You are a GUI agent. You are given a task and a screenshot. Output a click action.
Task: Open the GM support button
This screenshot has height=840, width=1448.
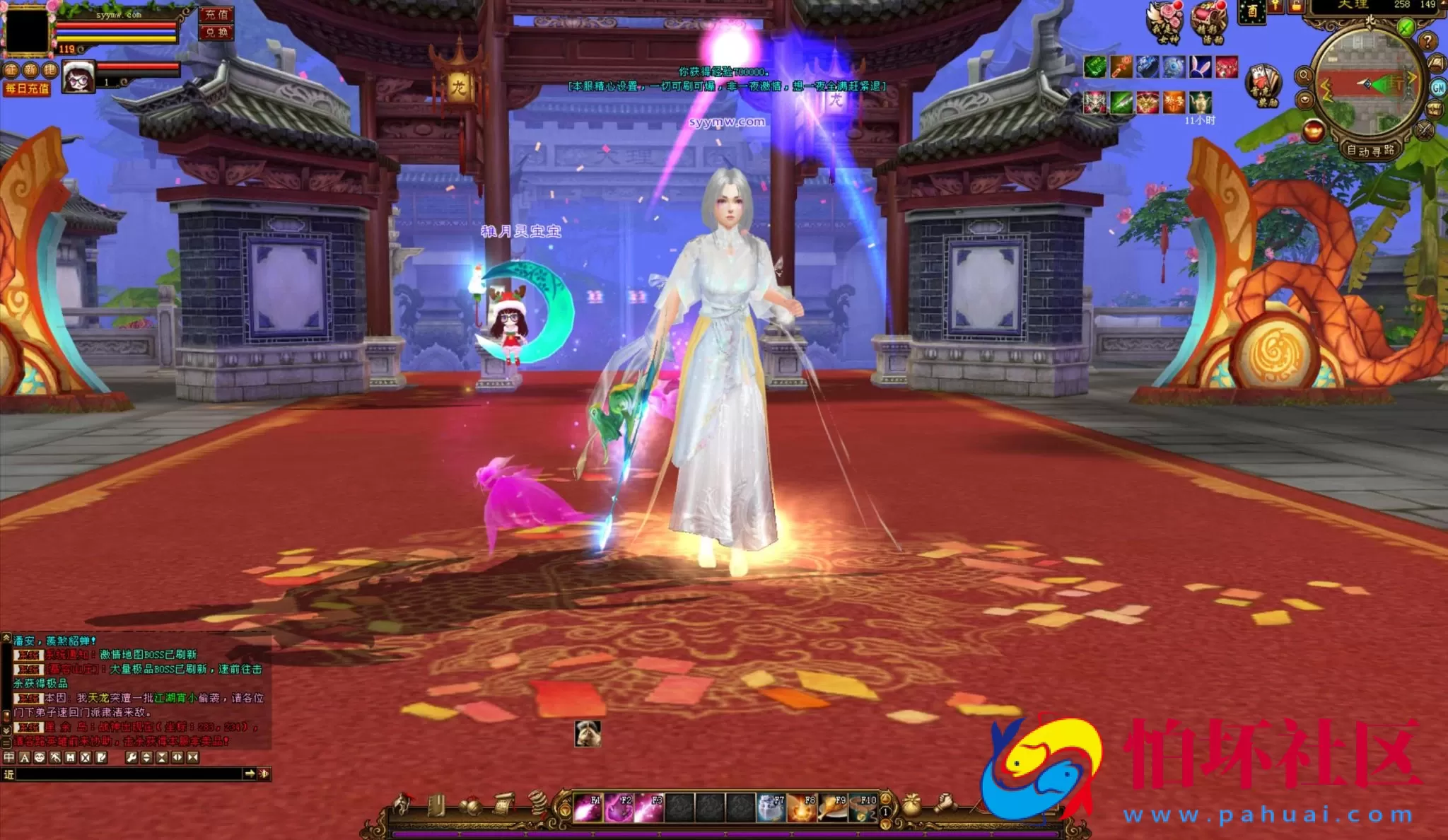coord(1438,87)
